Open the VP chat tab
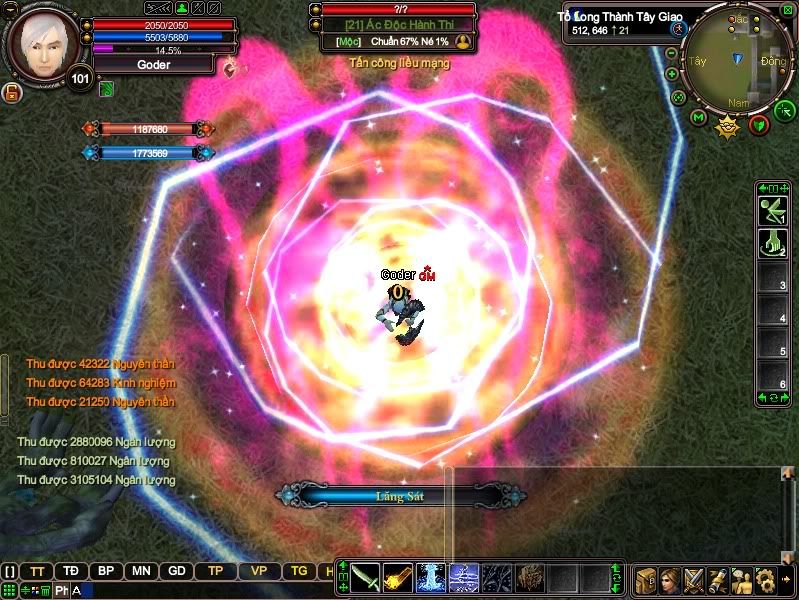 click(258, 571)
